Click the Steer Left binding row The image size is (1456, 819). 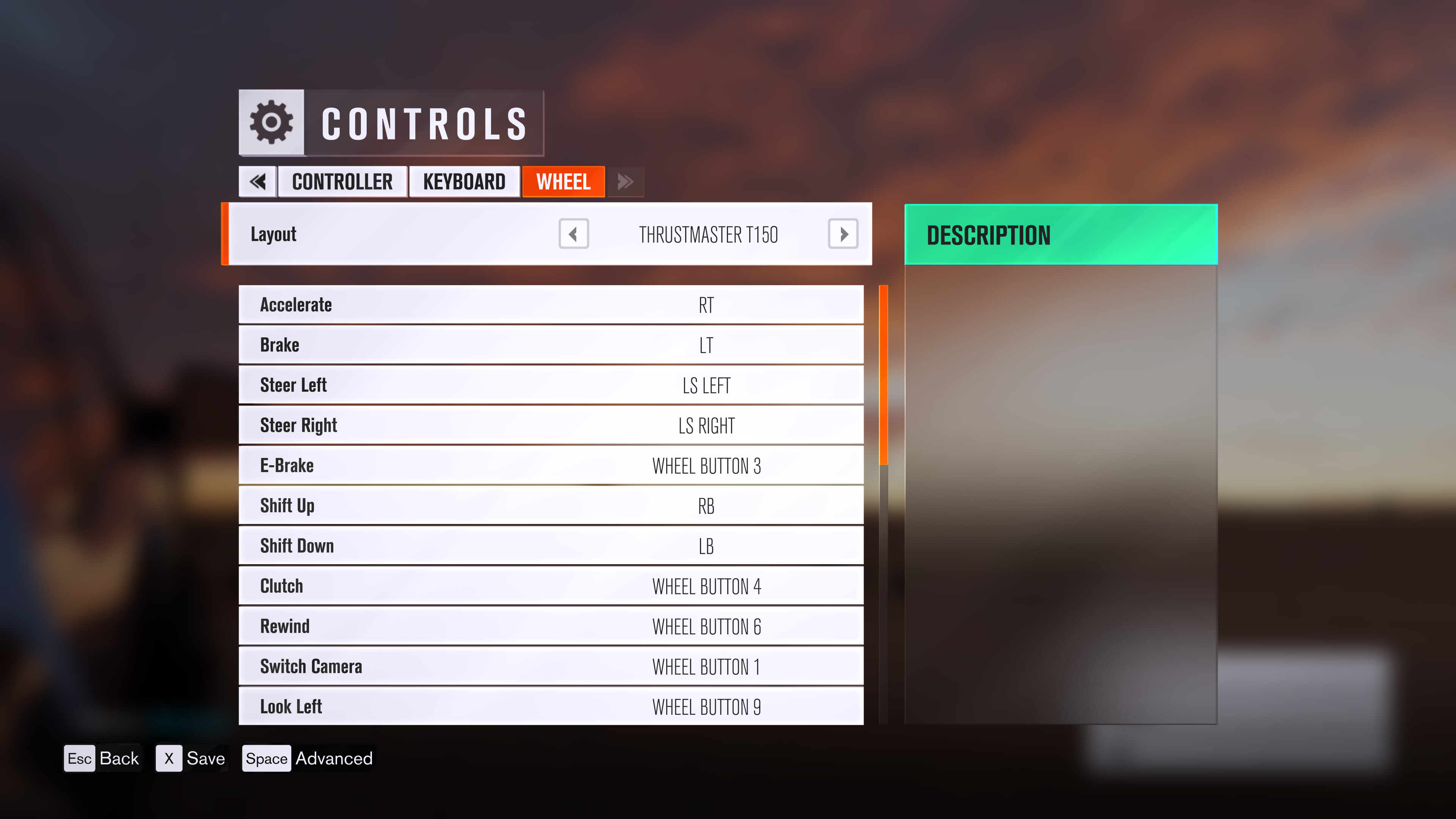551,385
